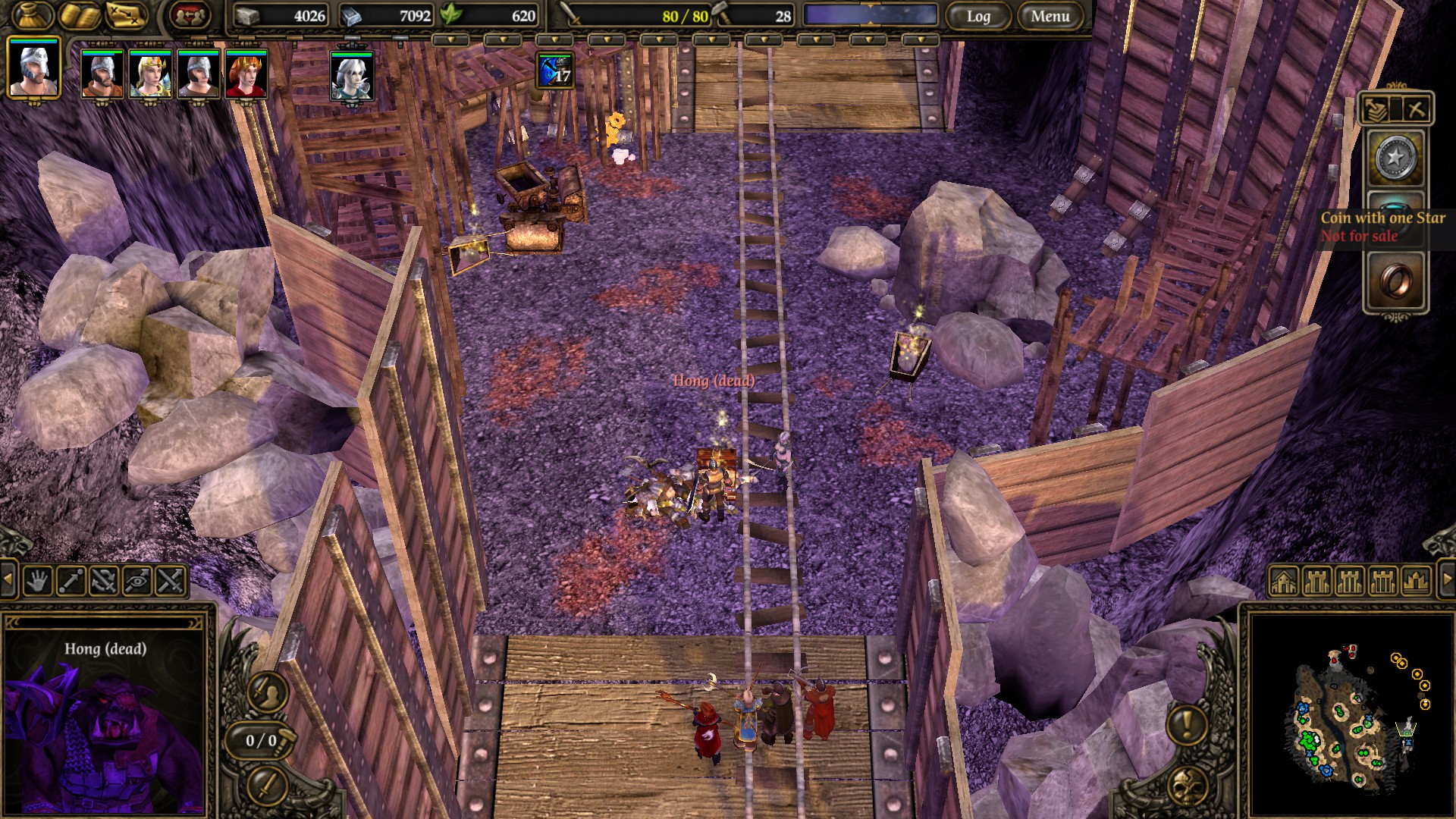Select the red-haired hero portrait
This screenshot has height=819, width=1456.
(x=246, y=74)
